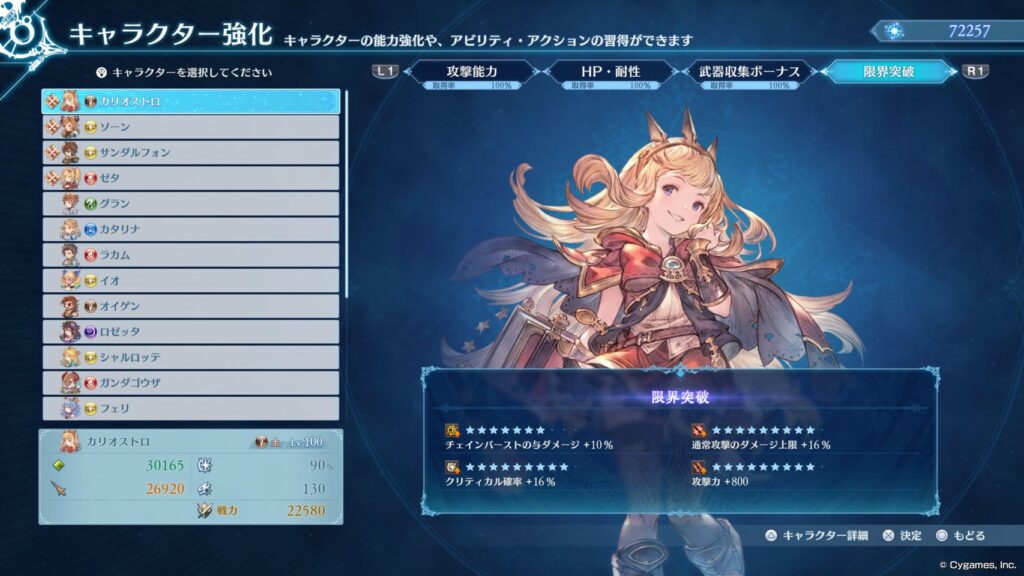Choose ロゼッタ in the character list
This screenshot has width=1024, height=576.
pyautogui.click(x=190, y=332)
